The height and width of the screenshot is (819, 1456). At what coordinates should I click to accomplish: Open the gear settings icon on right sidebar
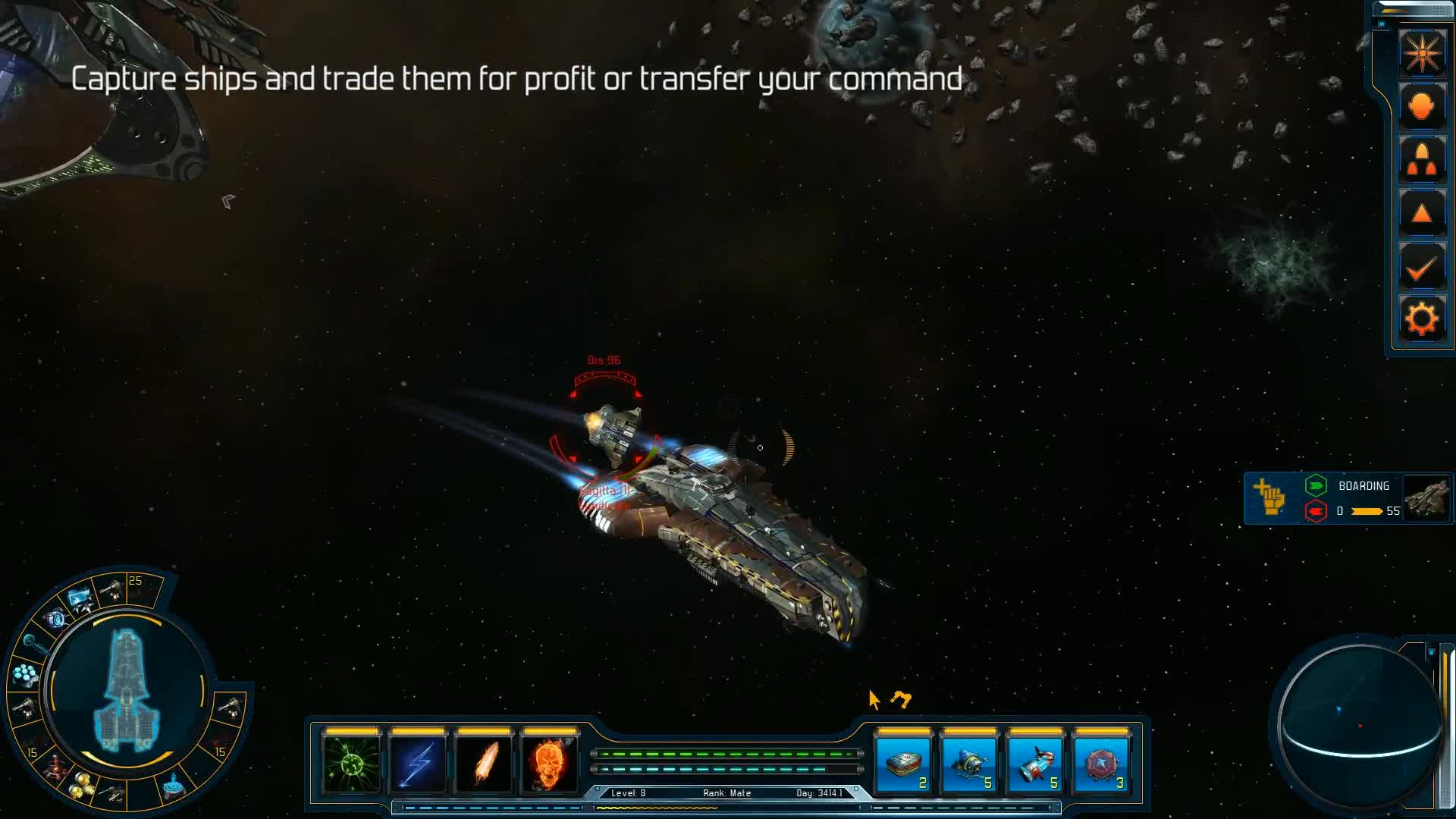point(1423,318)
